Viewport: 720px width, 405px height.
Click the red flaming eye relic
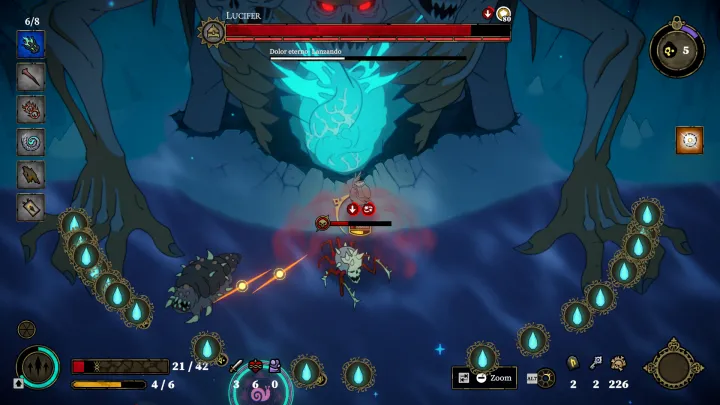pos(30,109)
